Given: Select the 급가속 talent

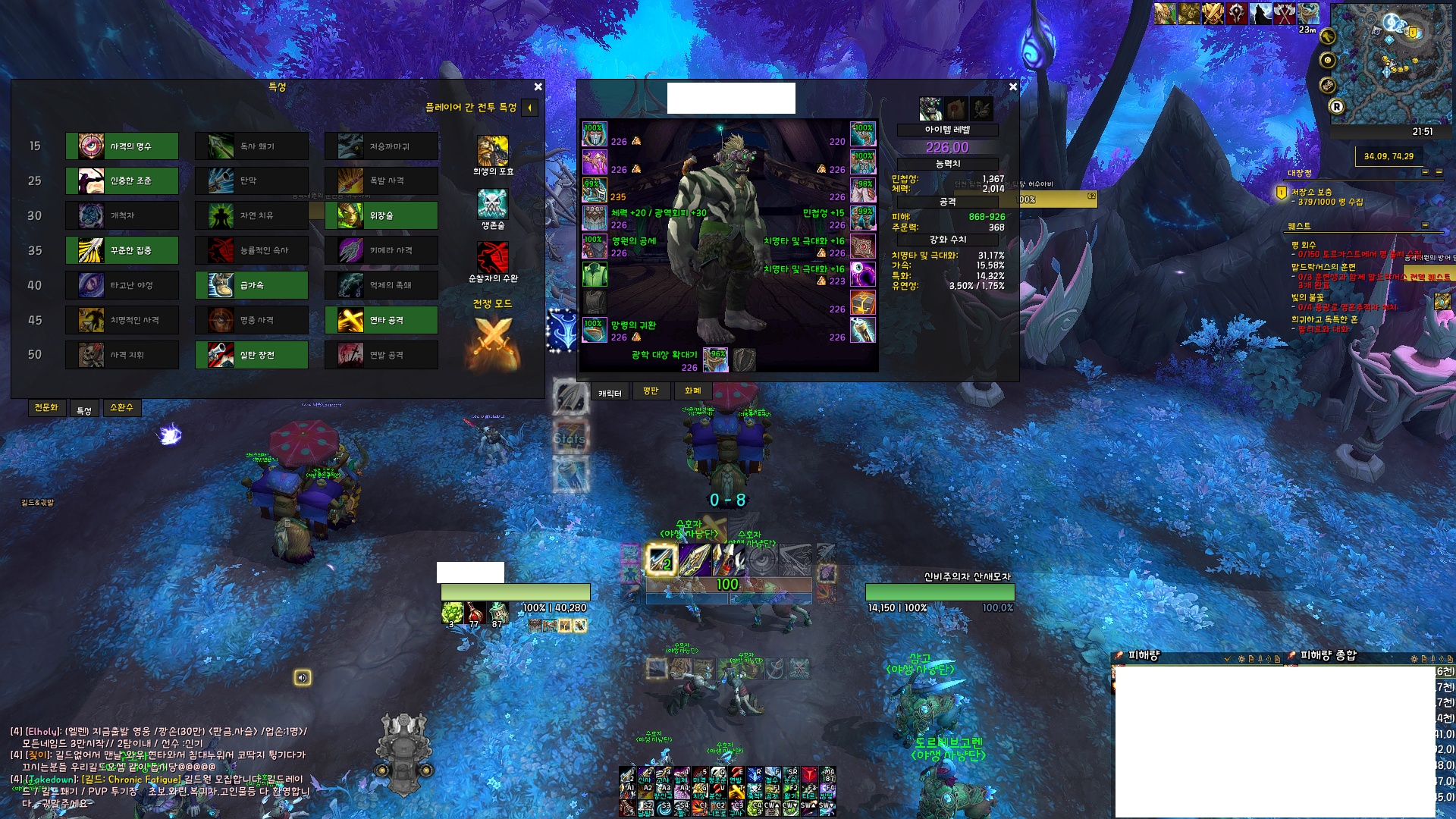Looking at the screenshot, I should (x=252, y=285).
